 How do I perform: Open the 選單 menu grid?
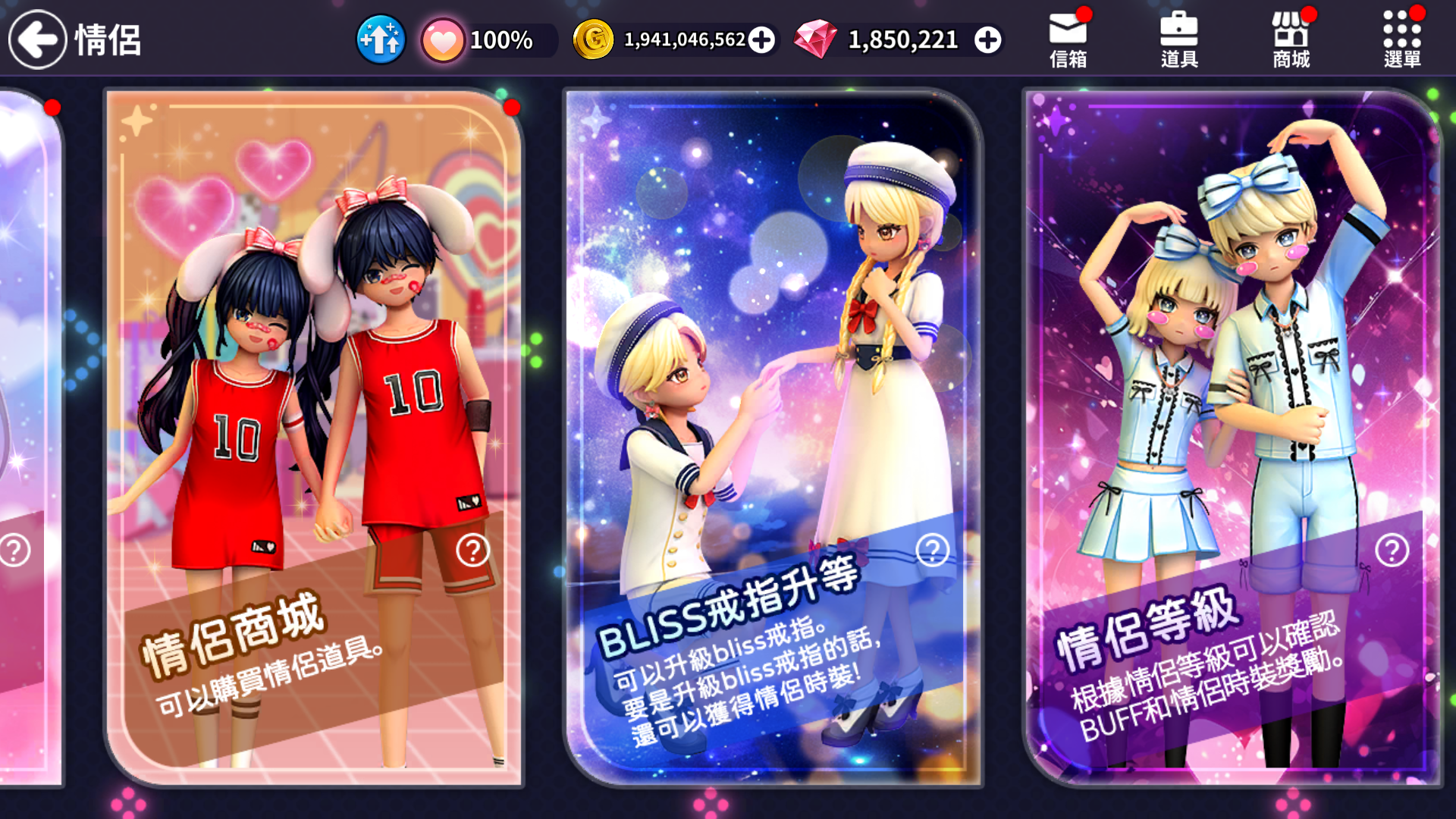[1401, 39]
